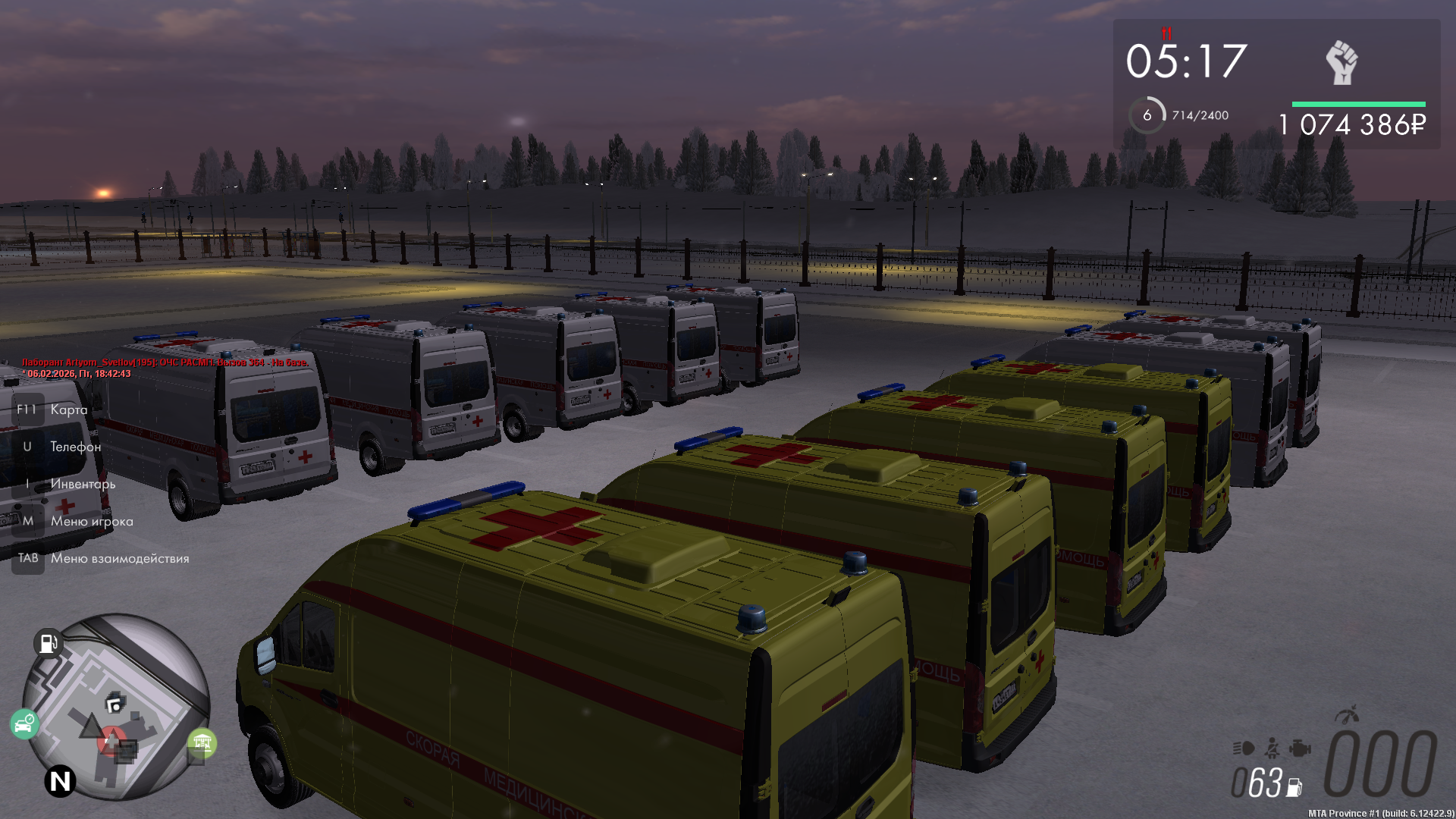Click the seatbelt indicator icon
1456x819 pixels.
coord(1272,748)
